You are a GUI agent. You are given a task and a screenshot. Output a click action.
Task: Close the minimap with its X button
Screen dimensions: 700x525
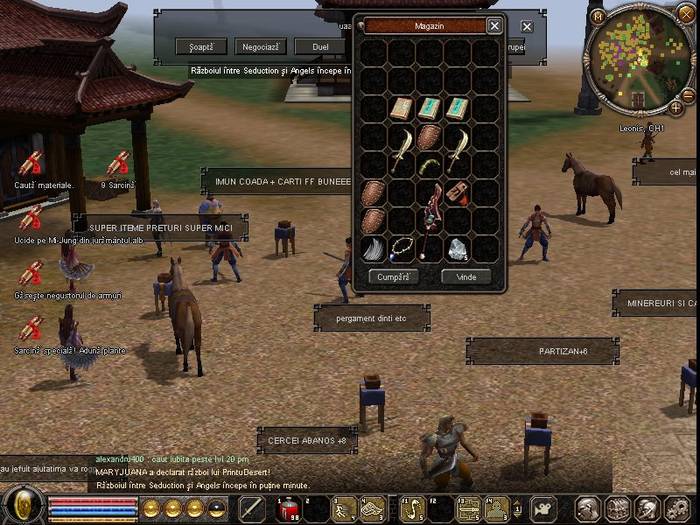(x=685, y=14)
